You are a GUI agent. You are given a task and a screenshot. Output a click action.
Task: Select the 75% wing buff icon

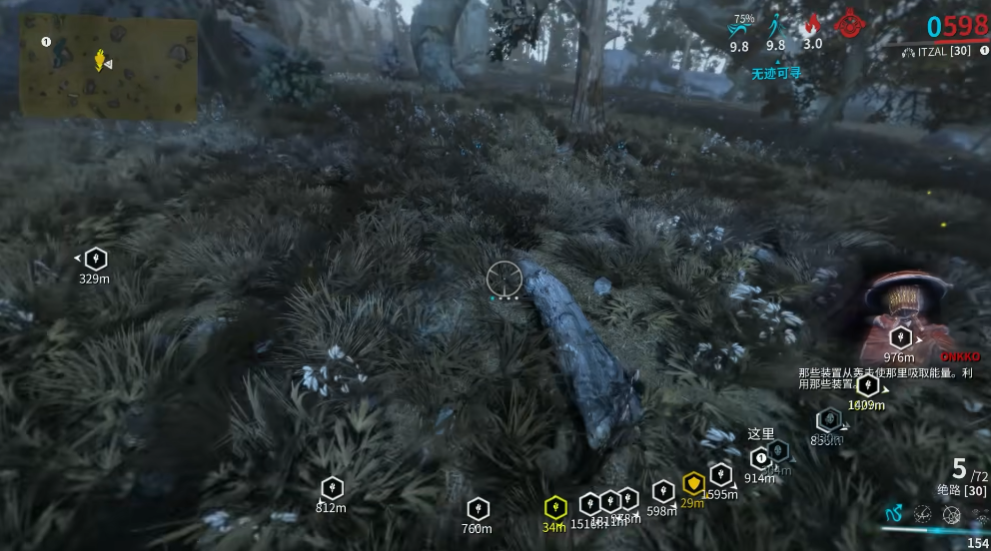(740, 29)
